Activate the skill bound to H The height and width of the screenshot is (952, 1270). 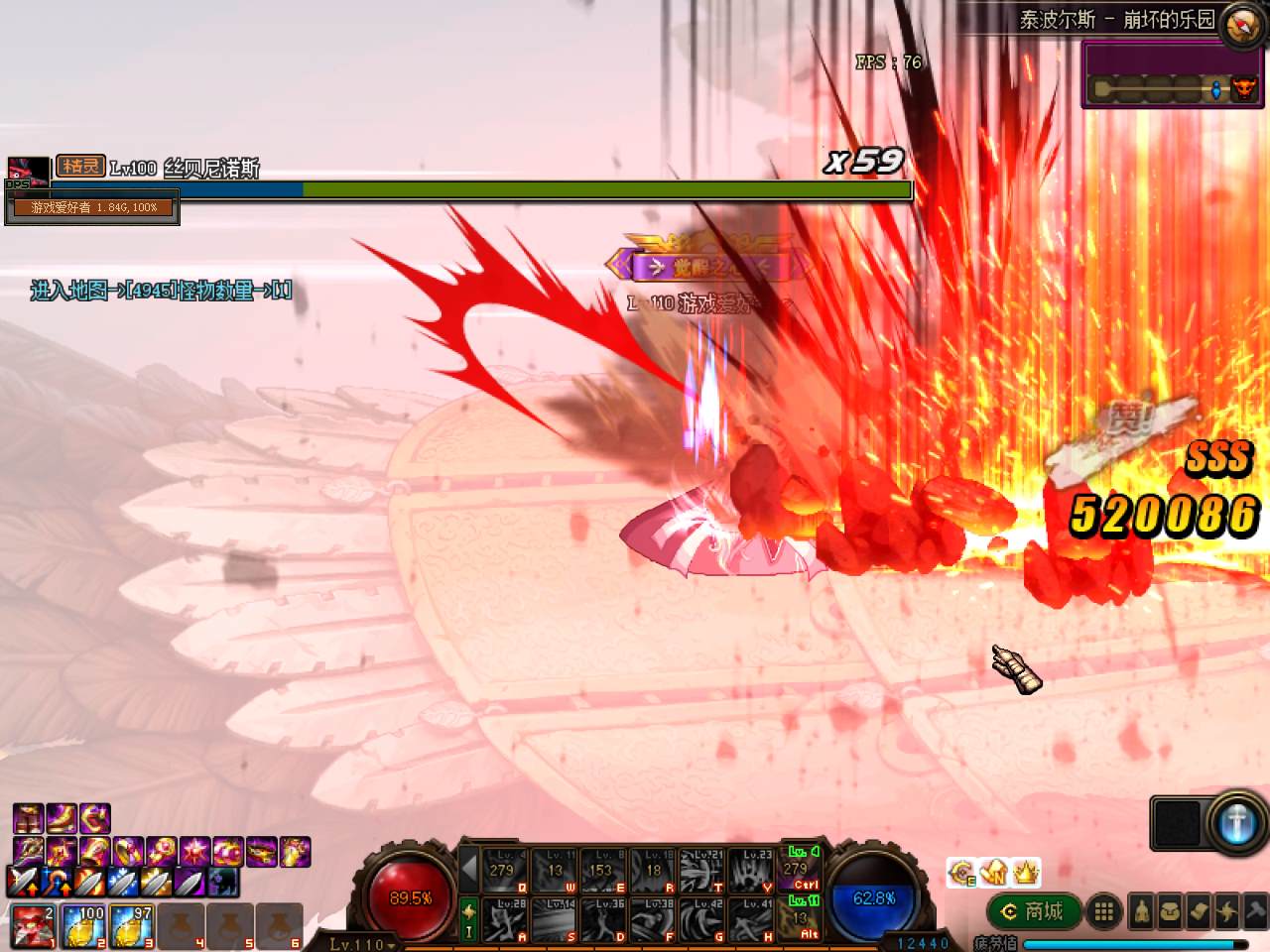click(752, 919)
